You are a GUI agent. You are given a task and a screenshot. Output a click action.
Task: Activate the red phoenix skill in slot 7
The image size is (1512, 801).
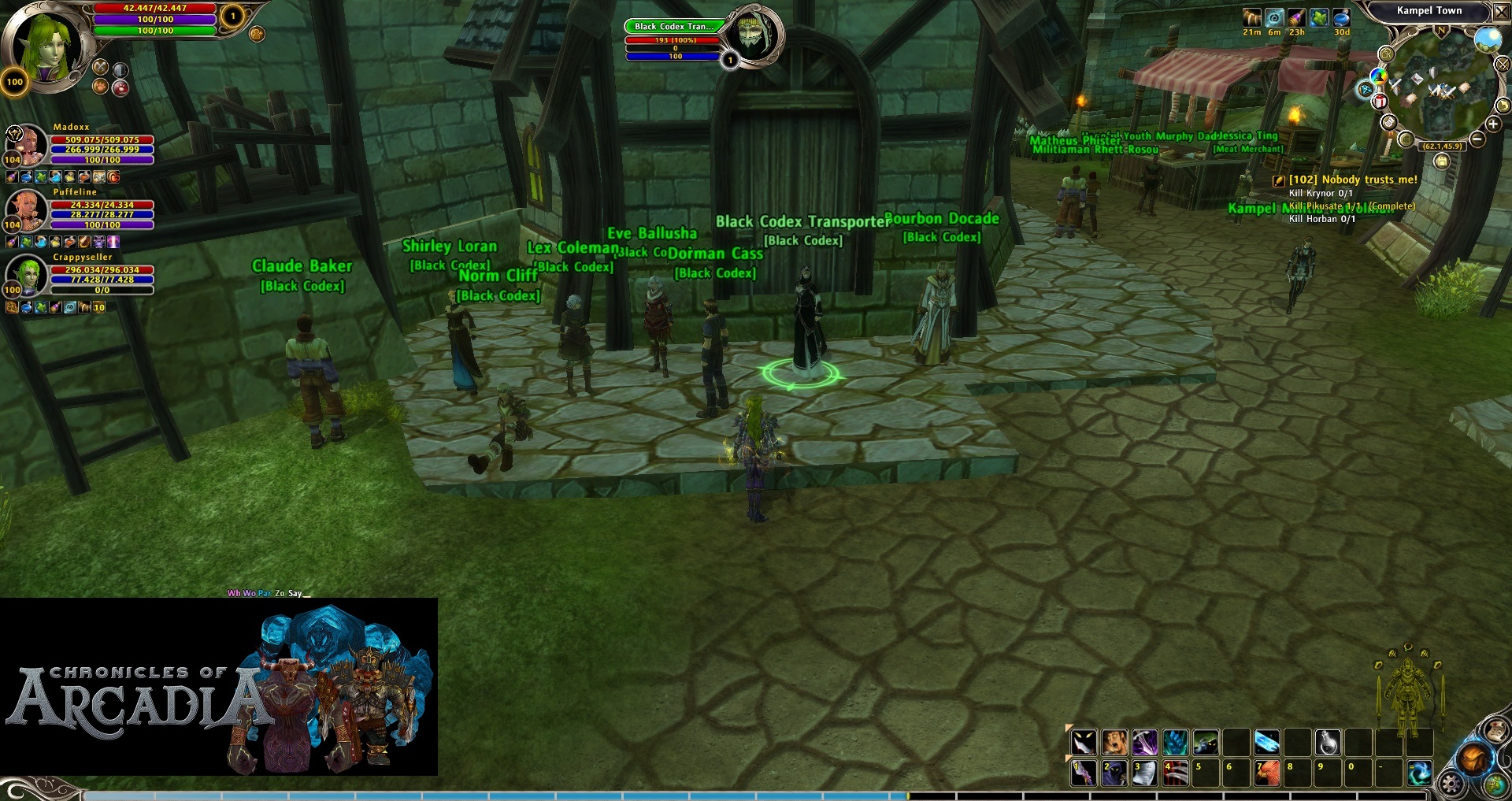[x=1267, y=773]
